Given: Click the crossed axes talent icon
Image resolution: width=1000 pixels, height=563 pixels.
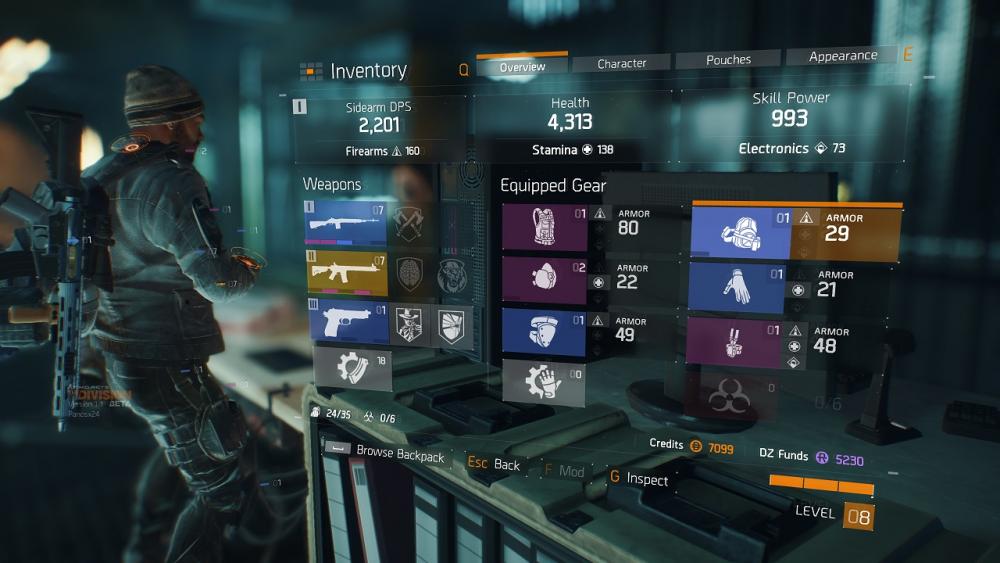Looking at the screenshot, I should pos(411,222).
